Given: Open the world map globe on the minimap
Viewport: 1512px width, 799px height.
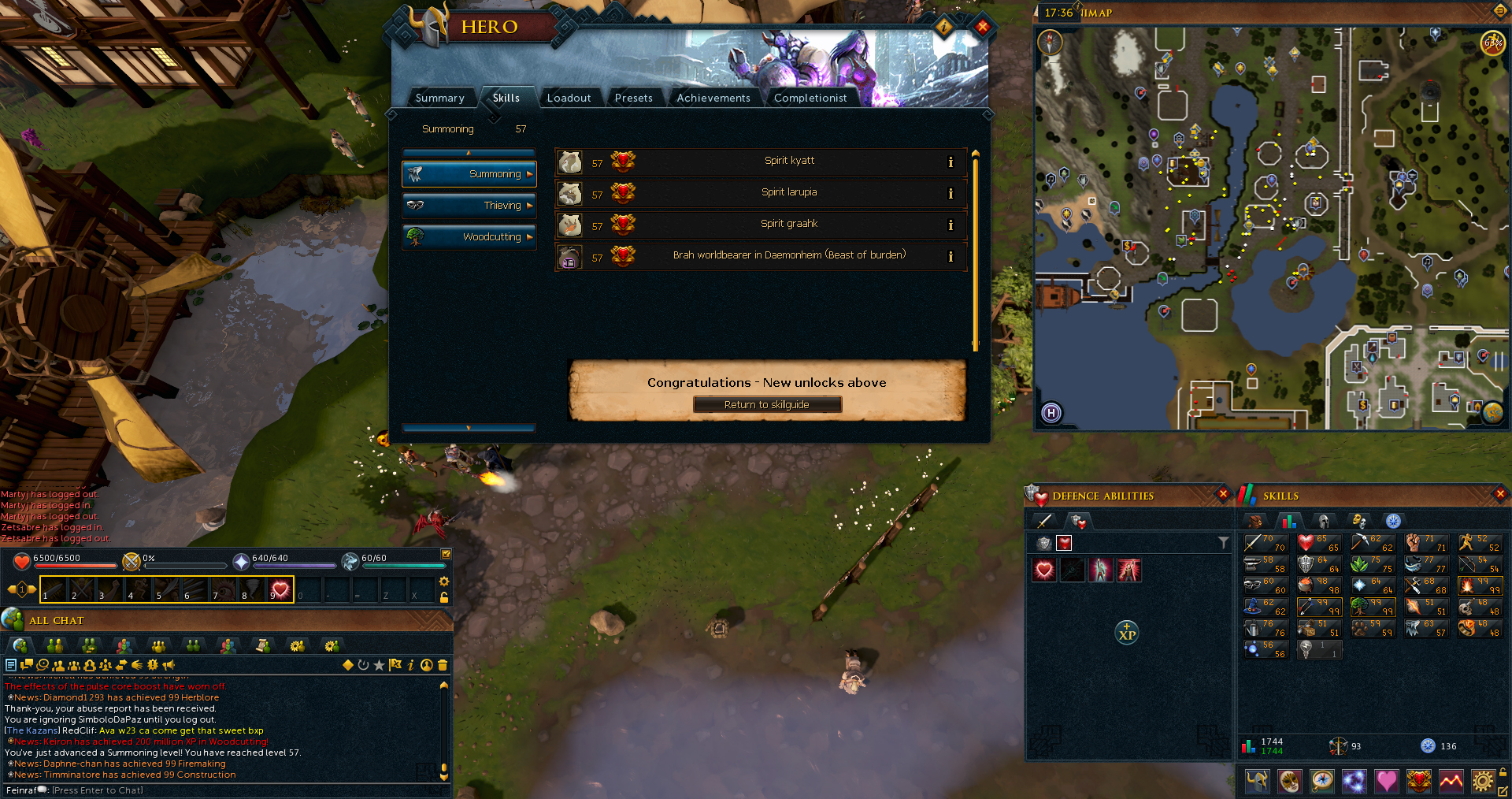Looking at the screenshot, I should click(1492, 413).
